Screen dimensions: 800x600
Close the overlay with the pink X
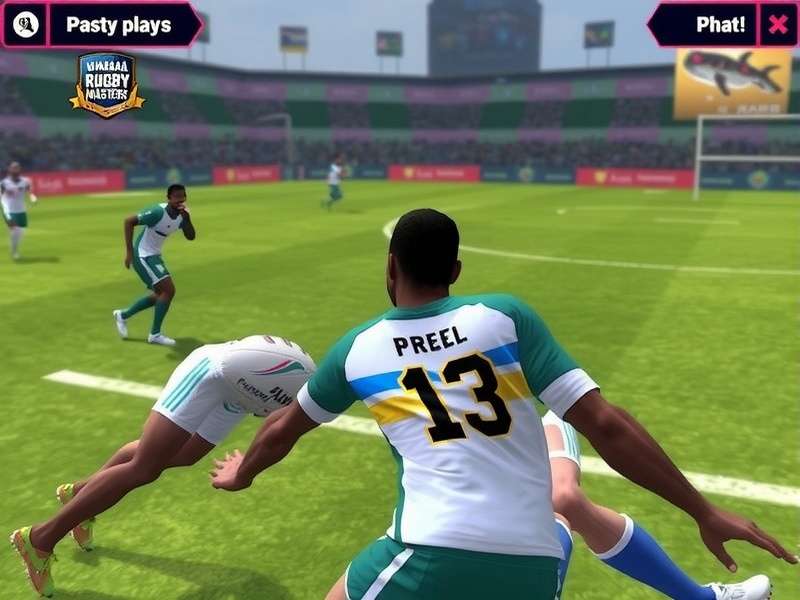point(777,25)
